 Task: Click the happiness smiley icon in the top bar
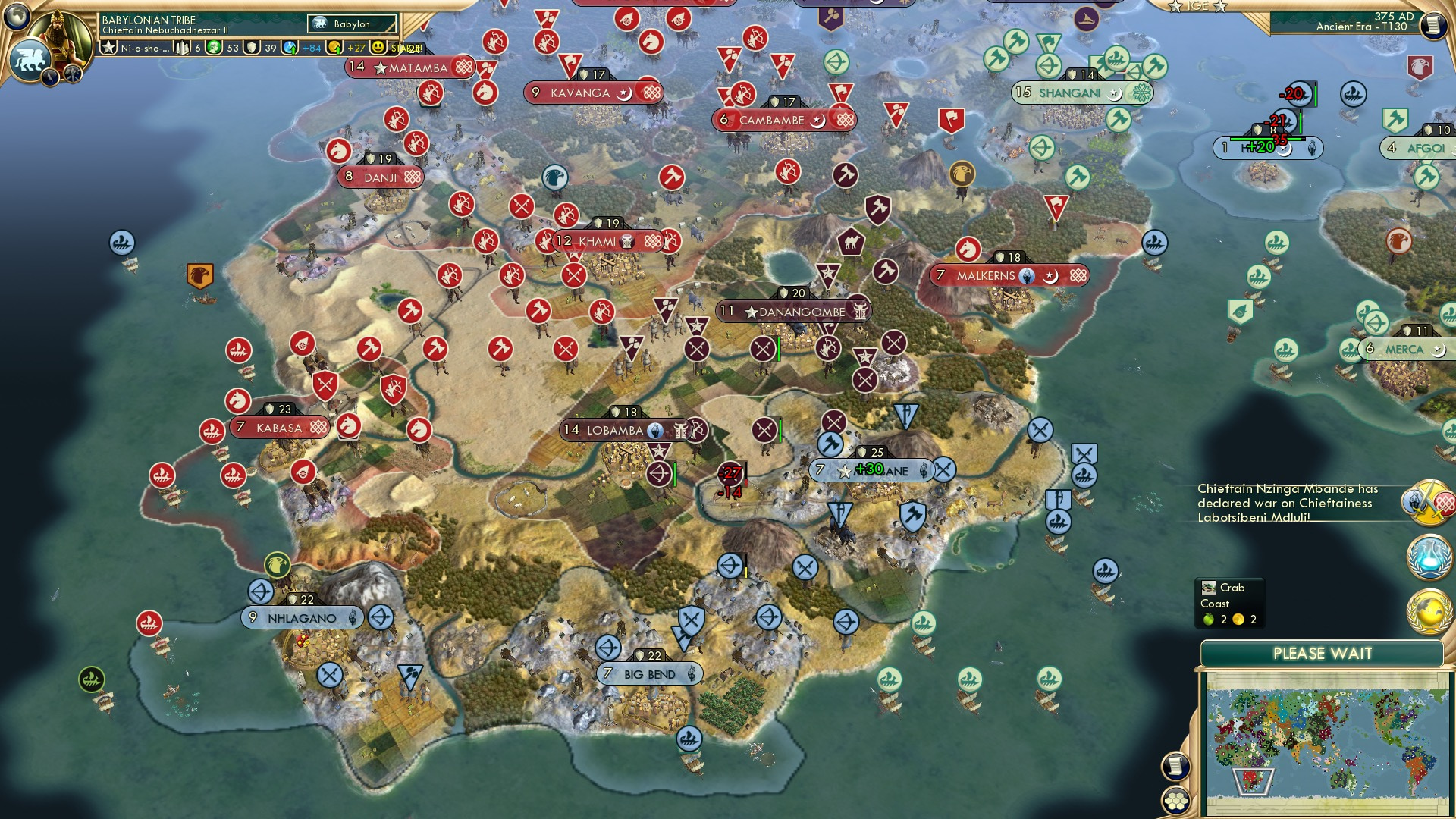tap(377, 47)
